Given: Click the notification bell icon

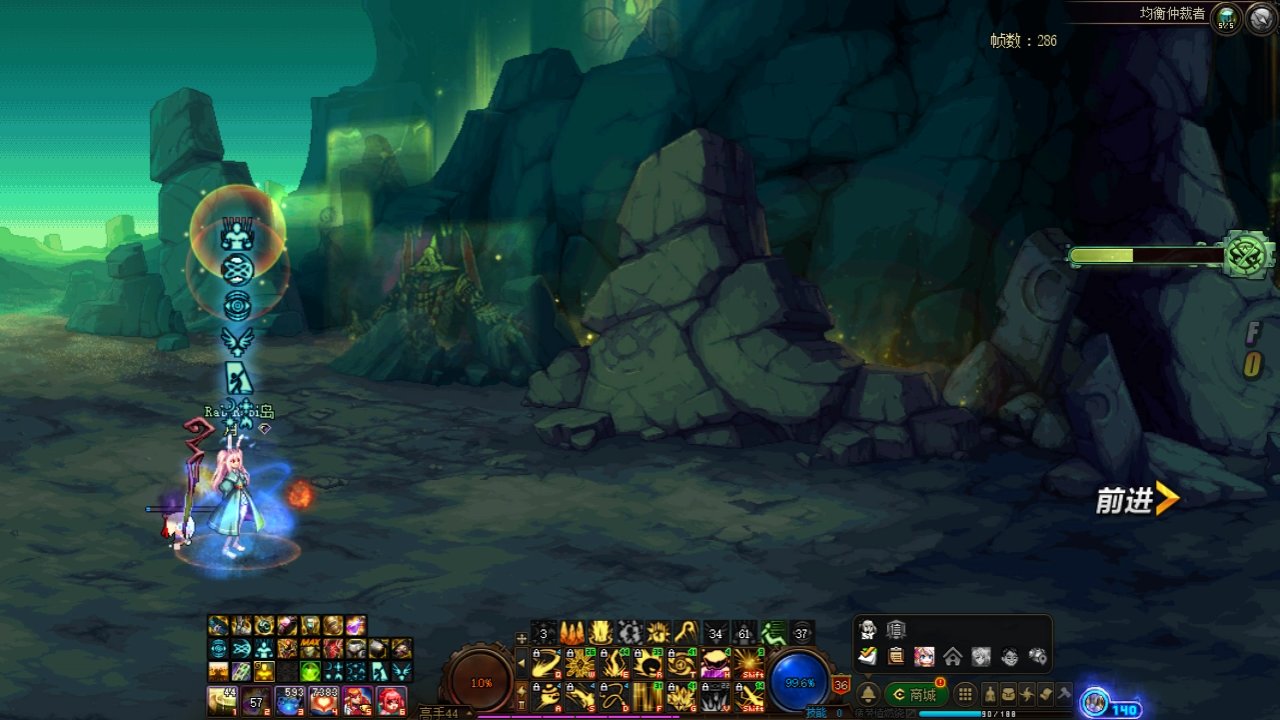Looking at the screenshot, I should point(868,694).
